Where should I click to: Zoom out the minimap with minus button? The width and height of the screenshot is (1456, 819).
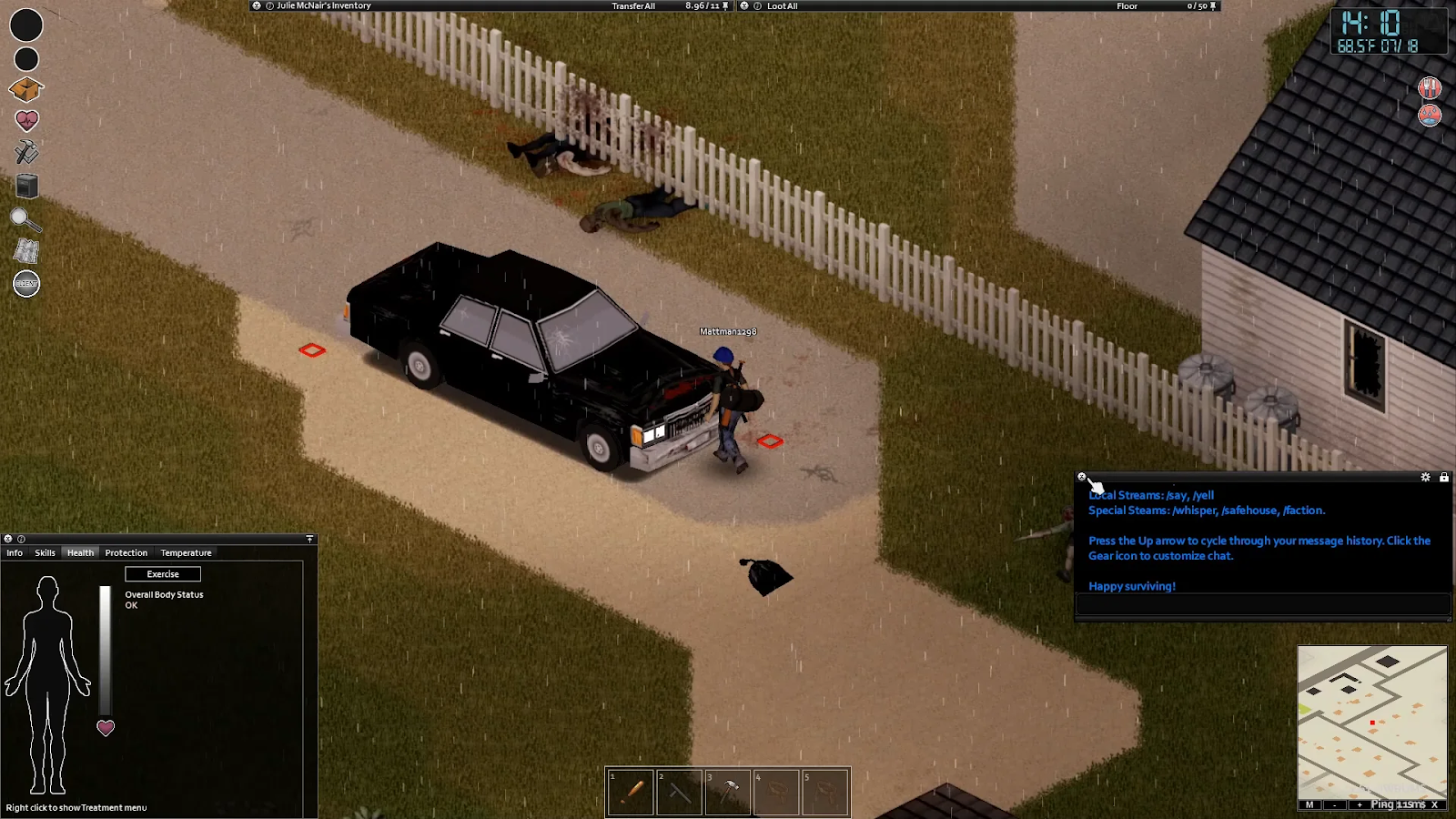(1334, 804)
